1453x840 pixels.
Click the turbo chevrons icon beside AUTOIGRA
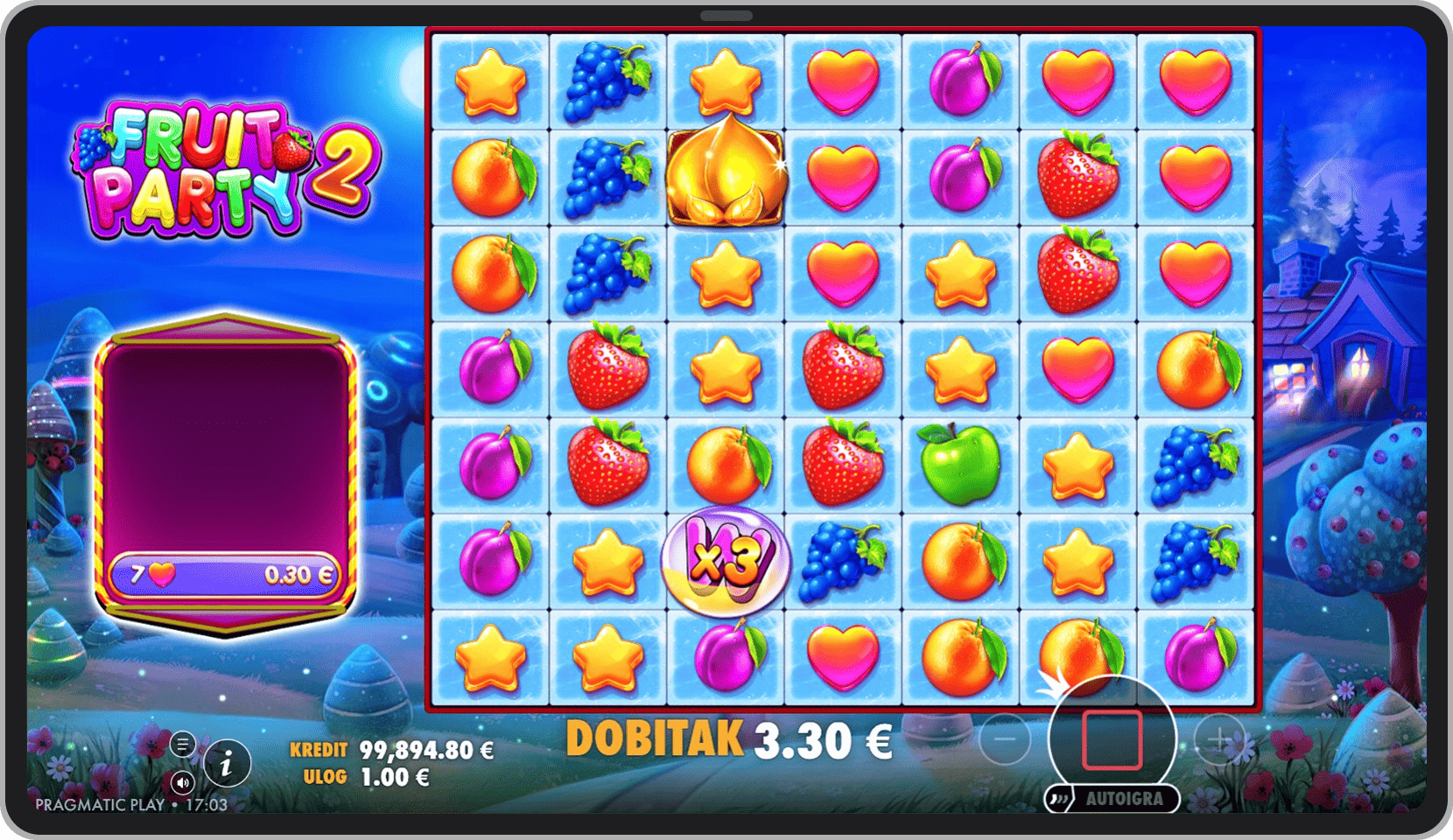pyautogui.click(x=1061, y=798)
